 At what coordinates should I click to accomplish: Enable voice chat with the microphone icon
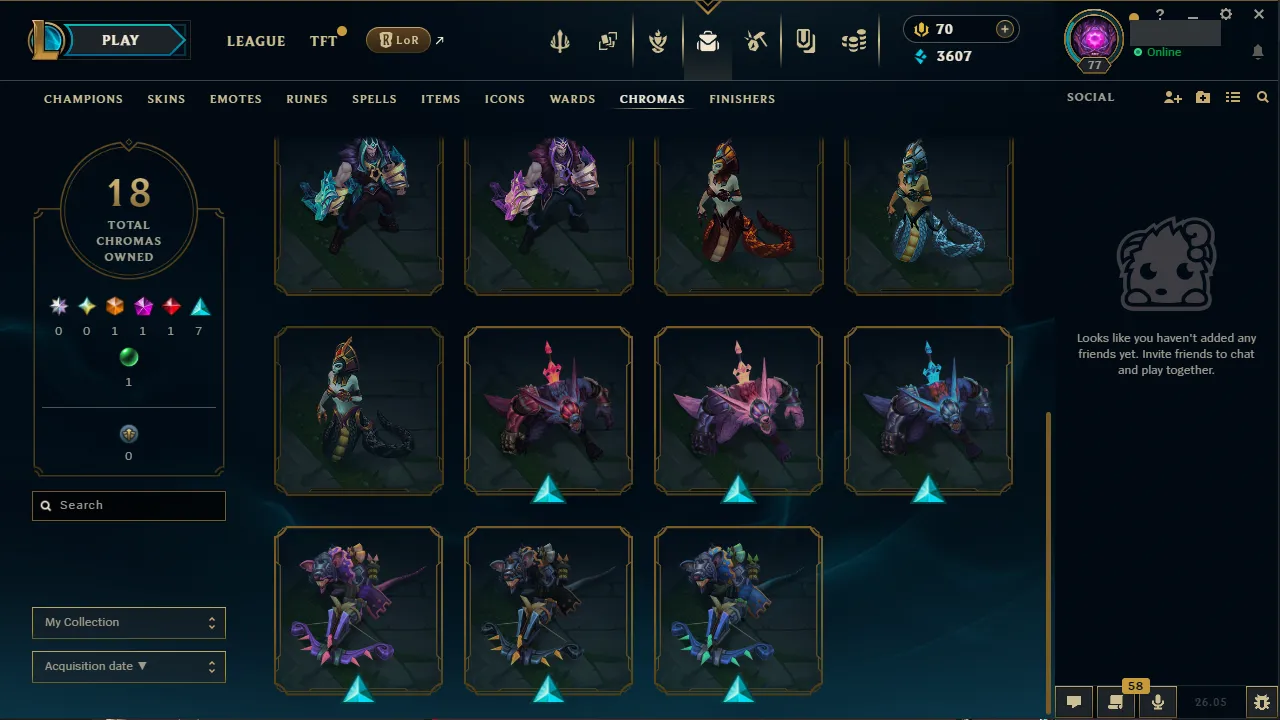pyautogui.click(x=1157, y=702)
